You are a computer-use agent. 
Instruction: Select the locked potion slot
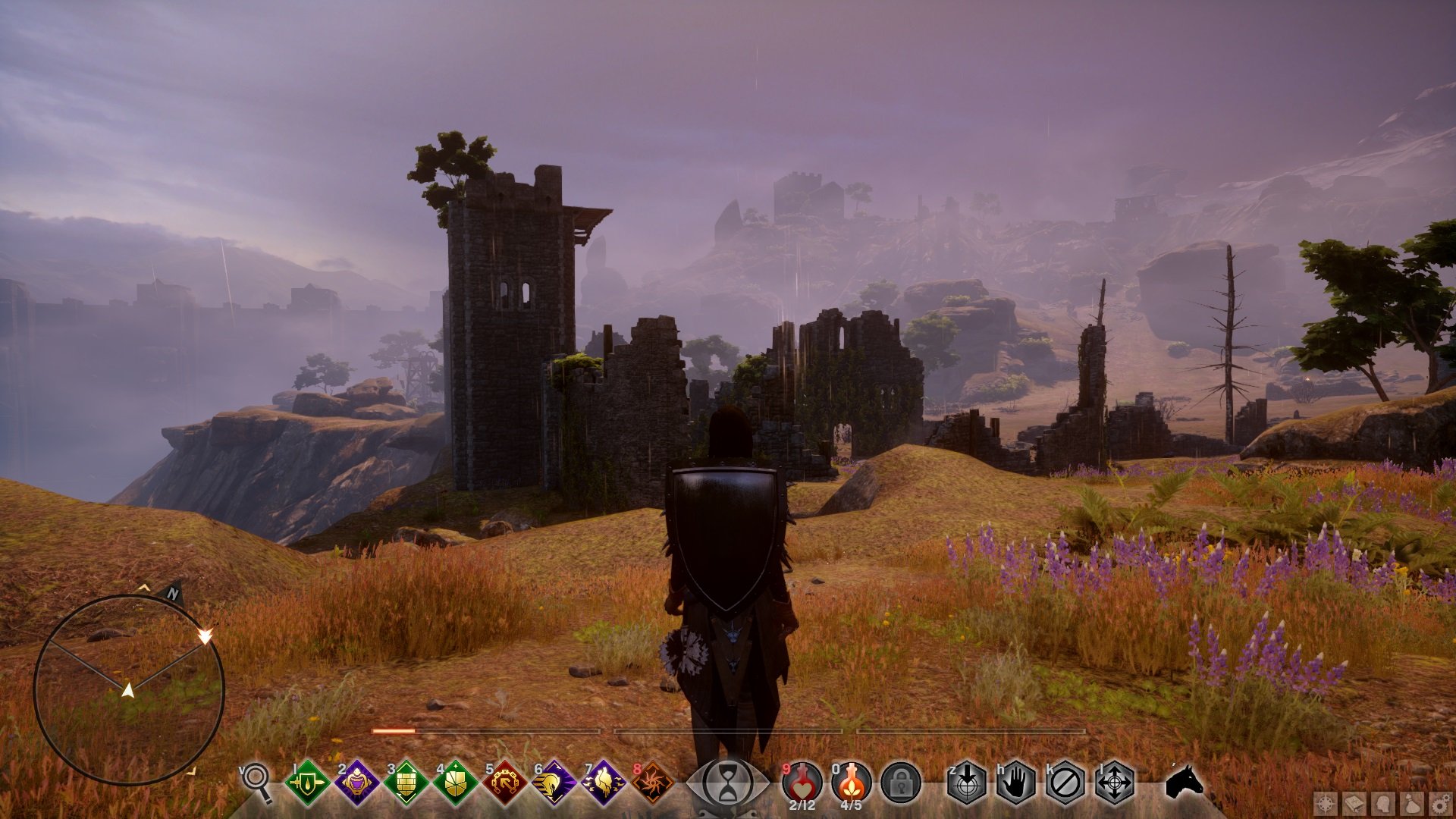[x=901, y=782]
